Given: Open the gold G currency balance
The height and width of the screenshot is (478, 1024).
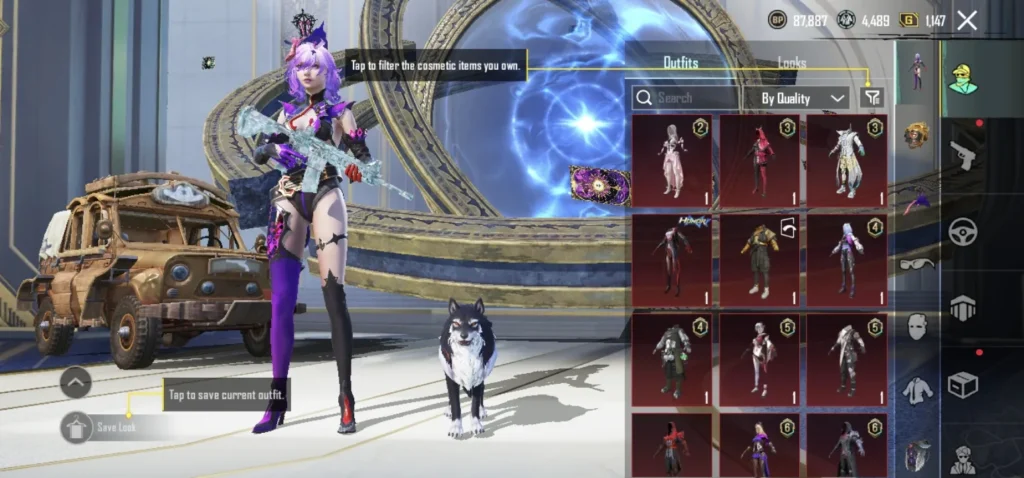Looking at the screenshot, I should (923, 19).
